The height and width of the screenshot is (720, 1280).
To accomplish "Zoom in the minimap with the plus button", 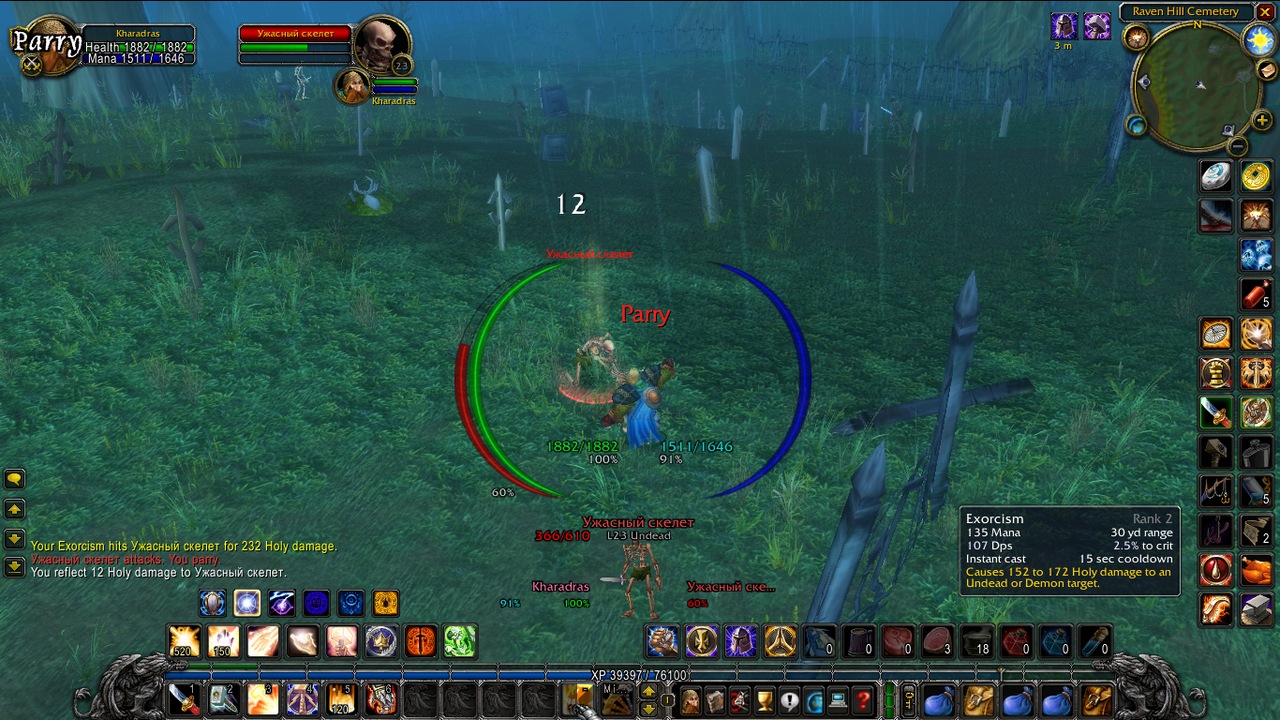I will (x=1262, y=121).
